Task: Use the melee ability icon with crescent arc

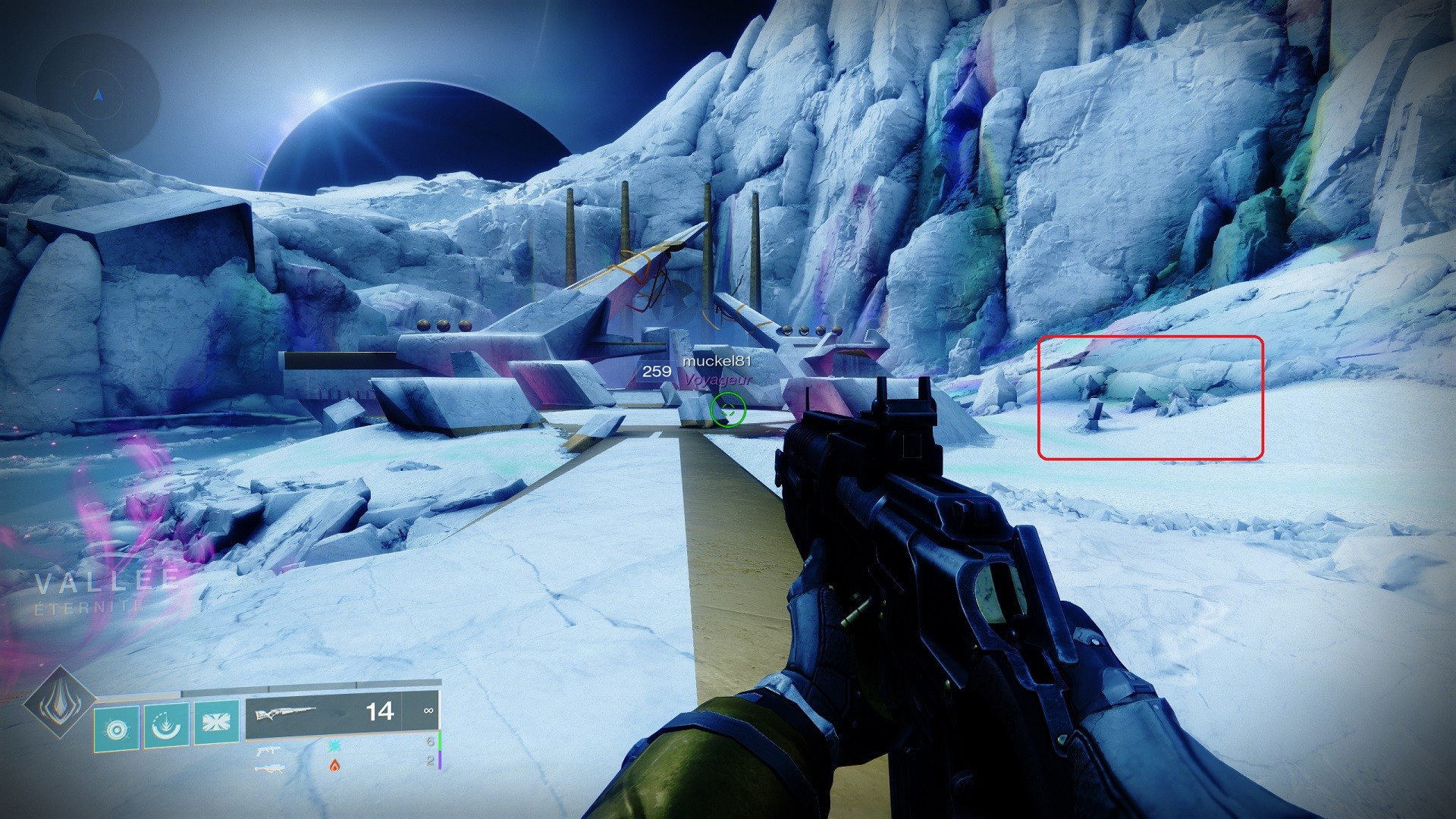Action: click(166, 726)
